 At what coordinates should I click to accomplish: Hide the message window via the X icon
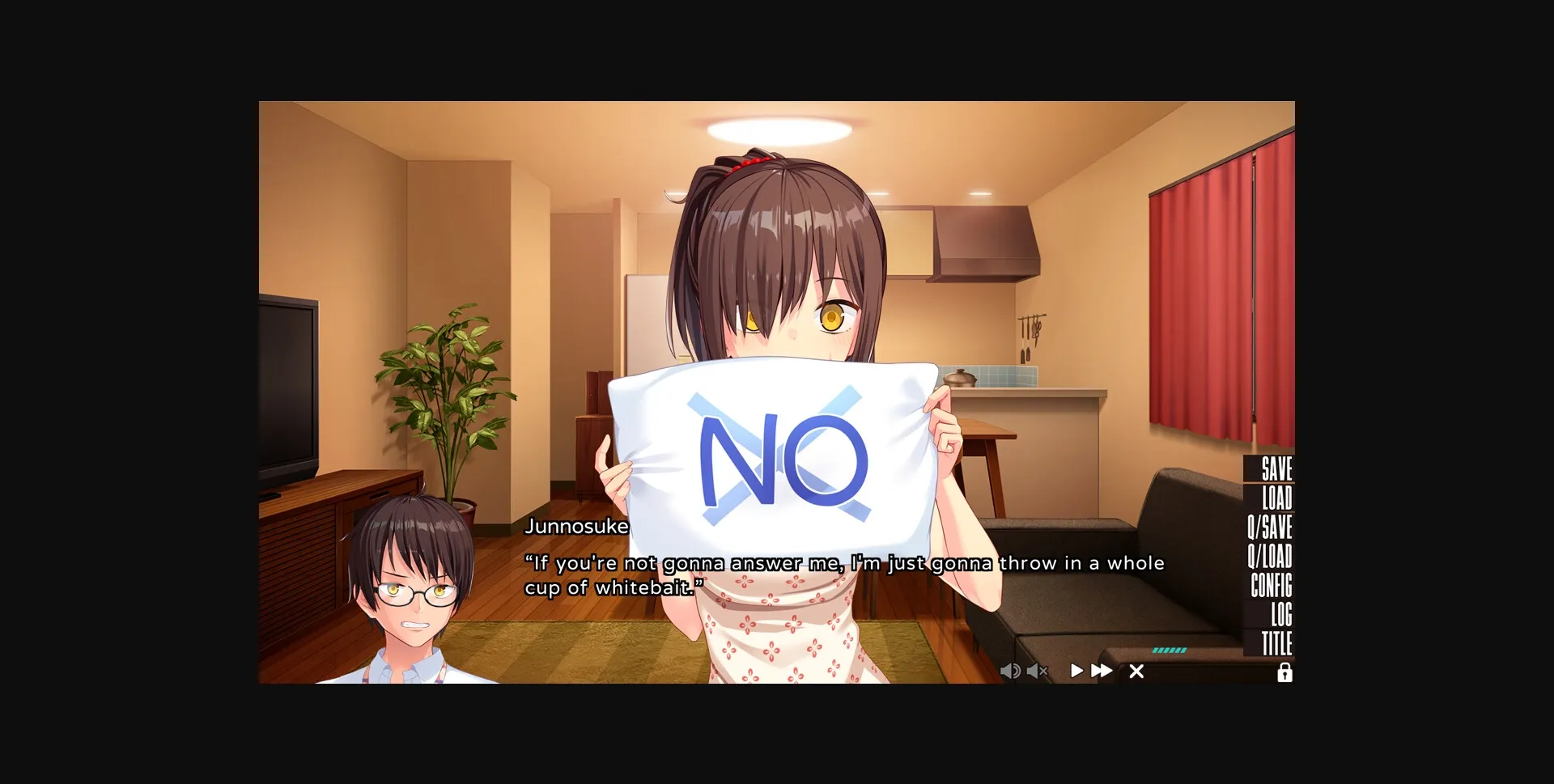[x=1137, y=672]
